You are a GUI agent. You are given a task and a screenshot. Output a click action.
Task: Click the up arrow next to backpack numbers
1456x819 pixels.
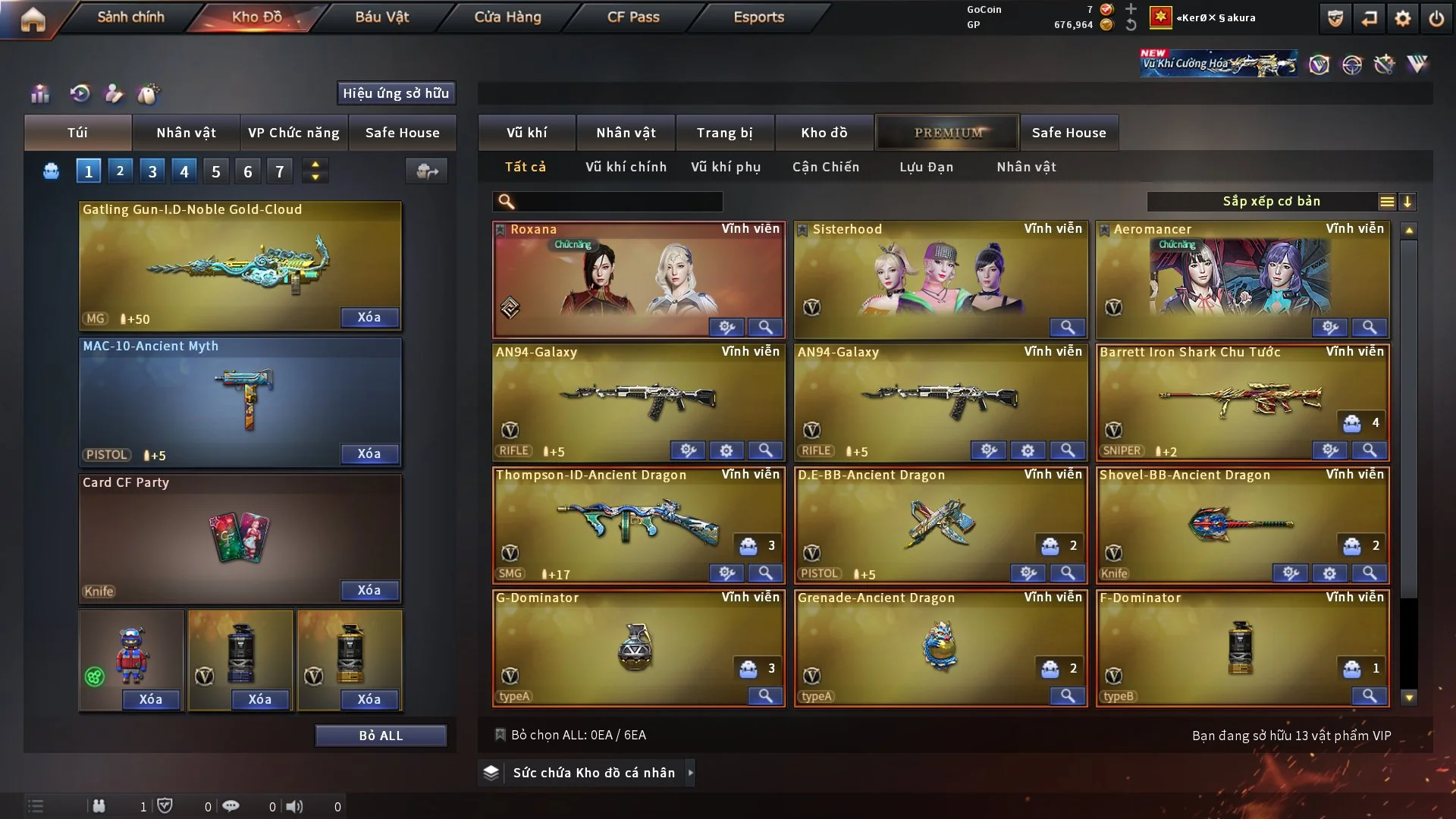click(315, 165)
